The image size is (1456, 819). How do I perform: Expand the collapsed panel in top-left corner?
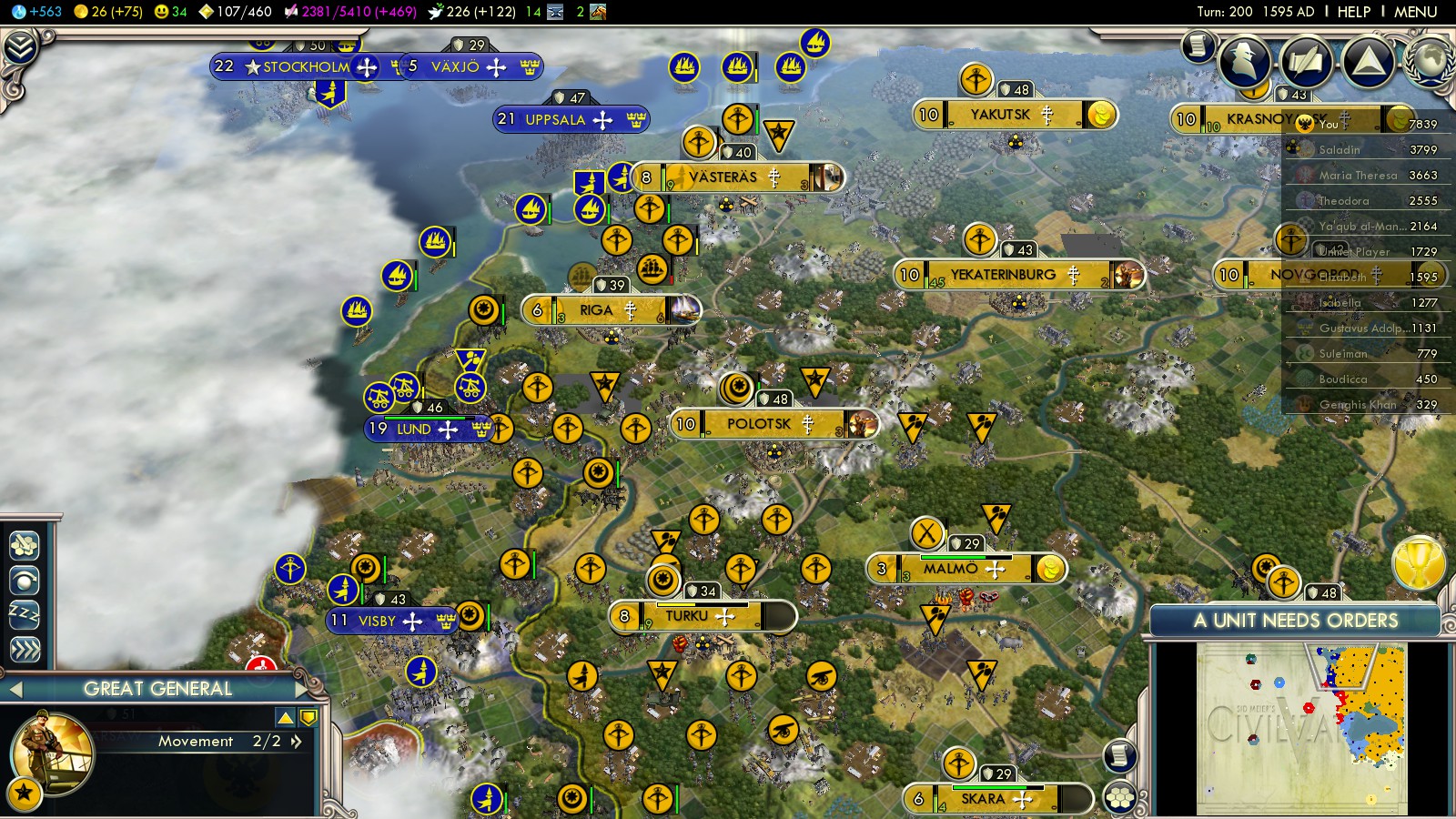pos(20,47)
